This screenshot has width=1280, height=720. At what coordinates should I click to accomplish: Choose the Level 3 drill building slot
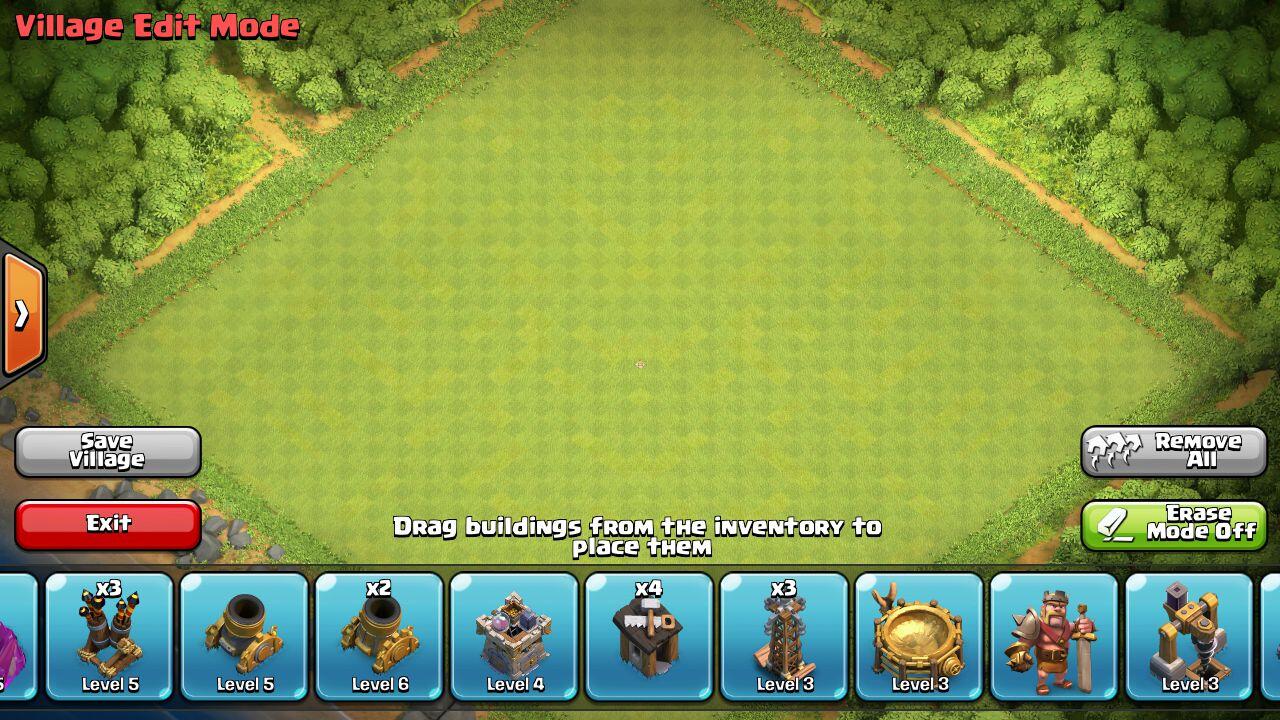[x=1189, y=636]
